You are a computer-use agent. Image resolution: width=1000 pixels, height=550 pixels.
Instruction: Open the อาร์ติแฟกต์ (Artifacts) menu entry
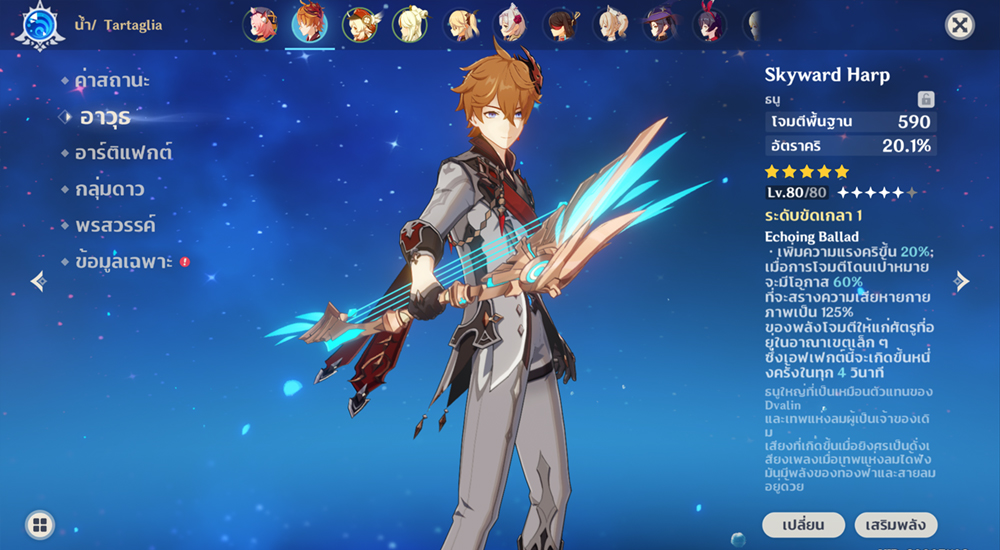(123, 153)
